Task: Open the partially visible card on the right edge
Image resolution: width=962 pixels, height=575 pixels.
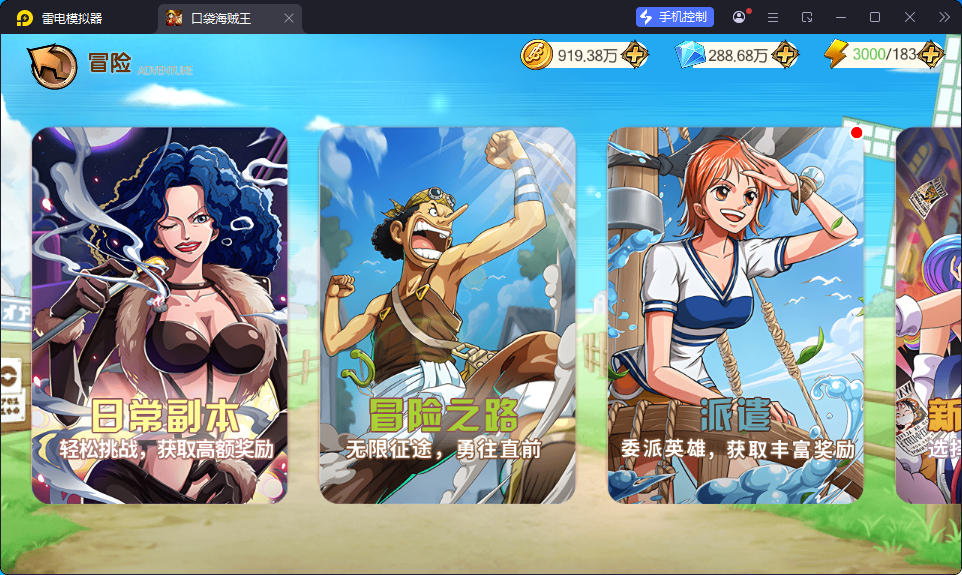Action: 930,315
